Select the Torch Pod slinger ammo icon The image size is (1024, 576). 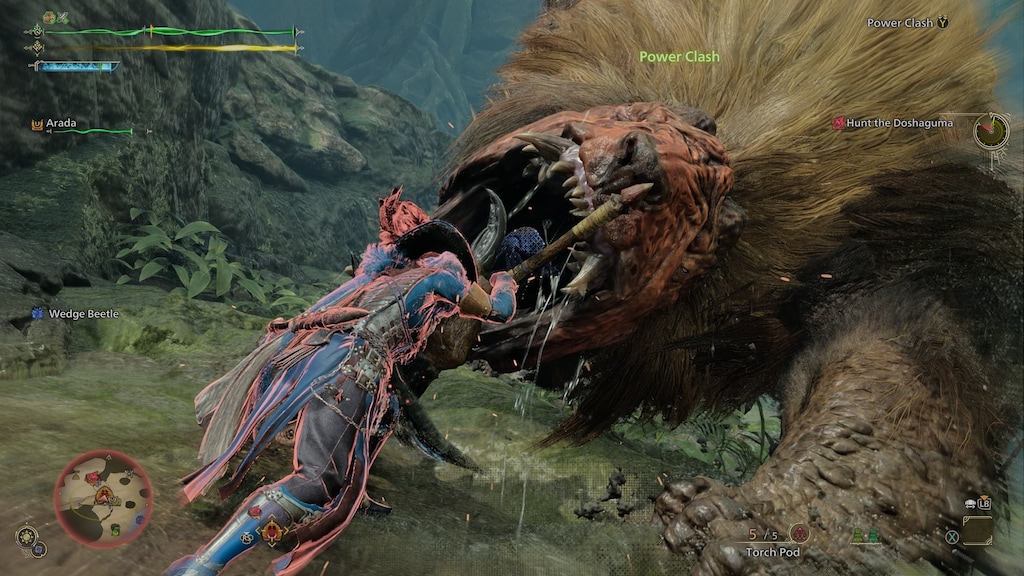coord(798,534)
